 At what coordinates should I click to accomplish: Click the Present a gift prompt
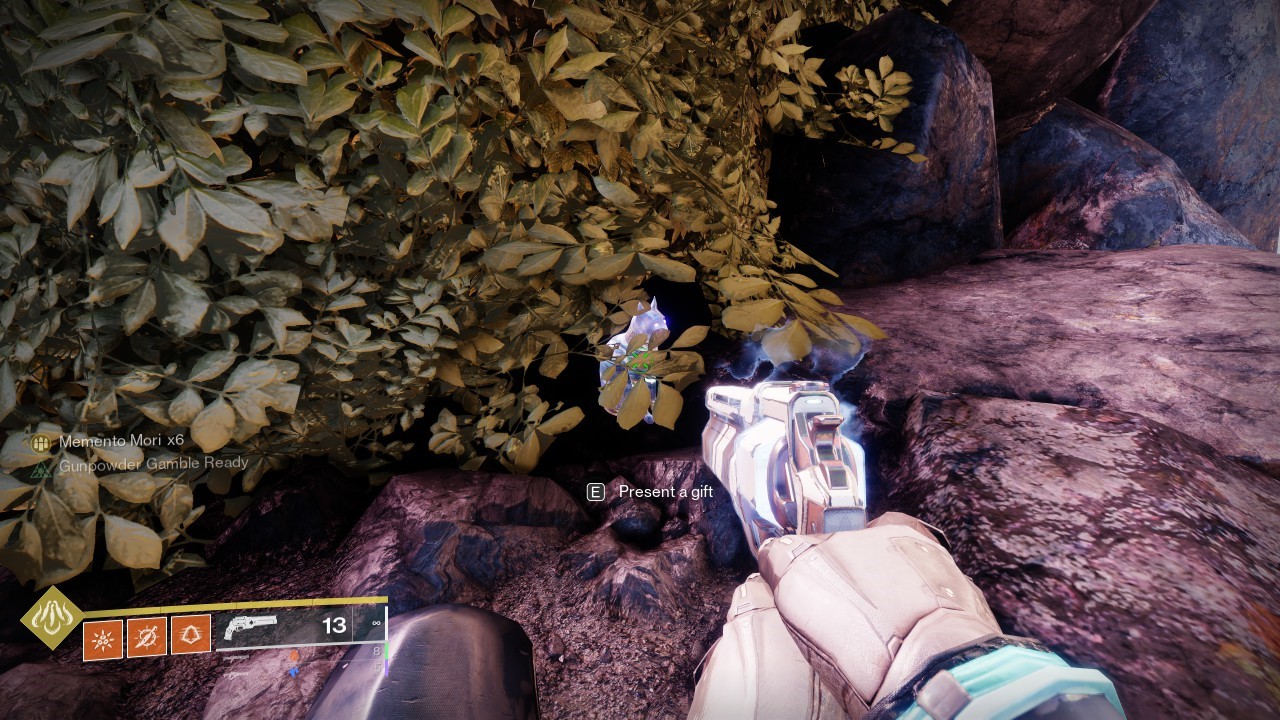tap(650, 491)
